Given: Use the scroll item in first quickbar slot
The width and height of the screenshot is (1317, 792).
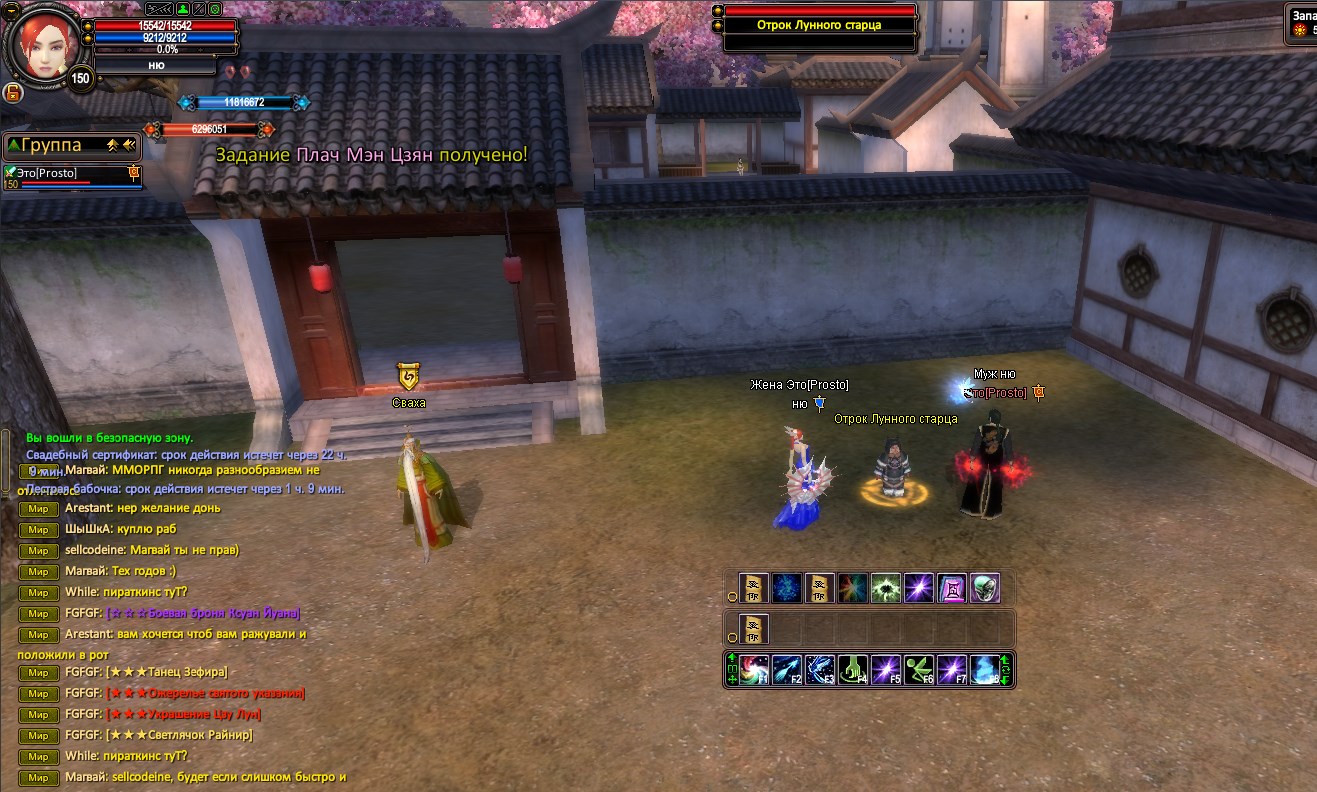Looking at the screenshot, I should [753, 588].
